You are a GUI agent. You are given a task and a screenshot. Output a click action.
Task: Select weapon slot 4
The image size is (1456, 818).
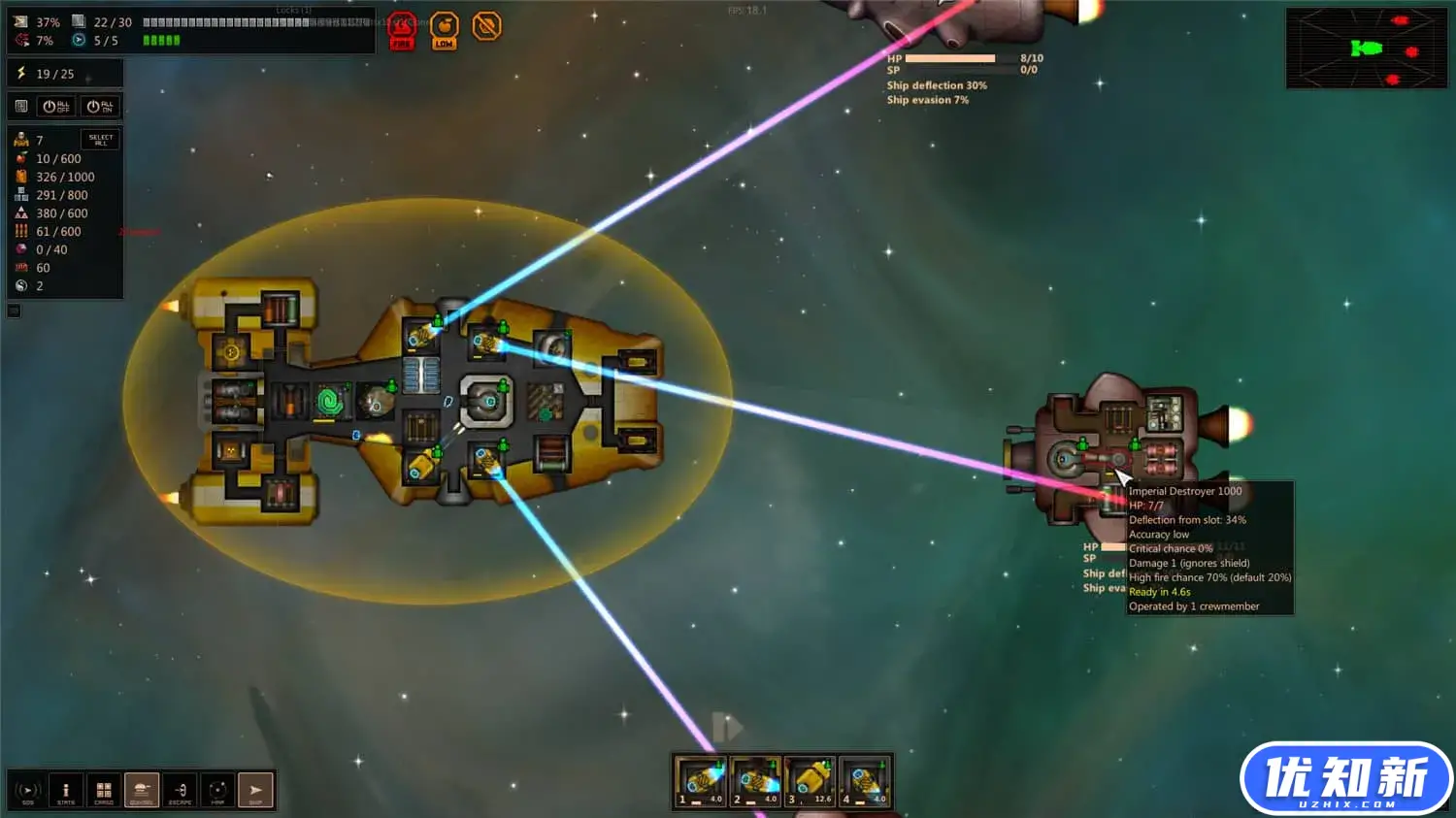coord(865,782)
